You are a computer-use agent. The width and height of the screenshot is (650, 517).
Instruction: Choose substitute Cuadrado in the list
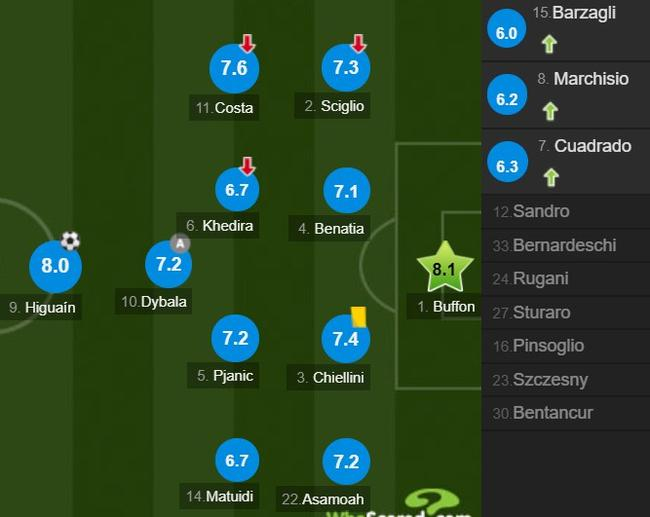(566, 162)
